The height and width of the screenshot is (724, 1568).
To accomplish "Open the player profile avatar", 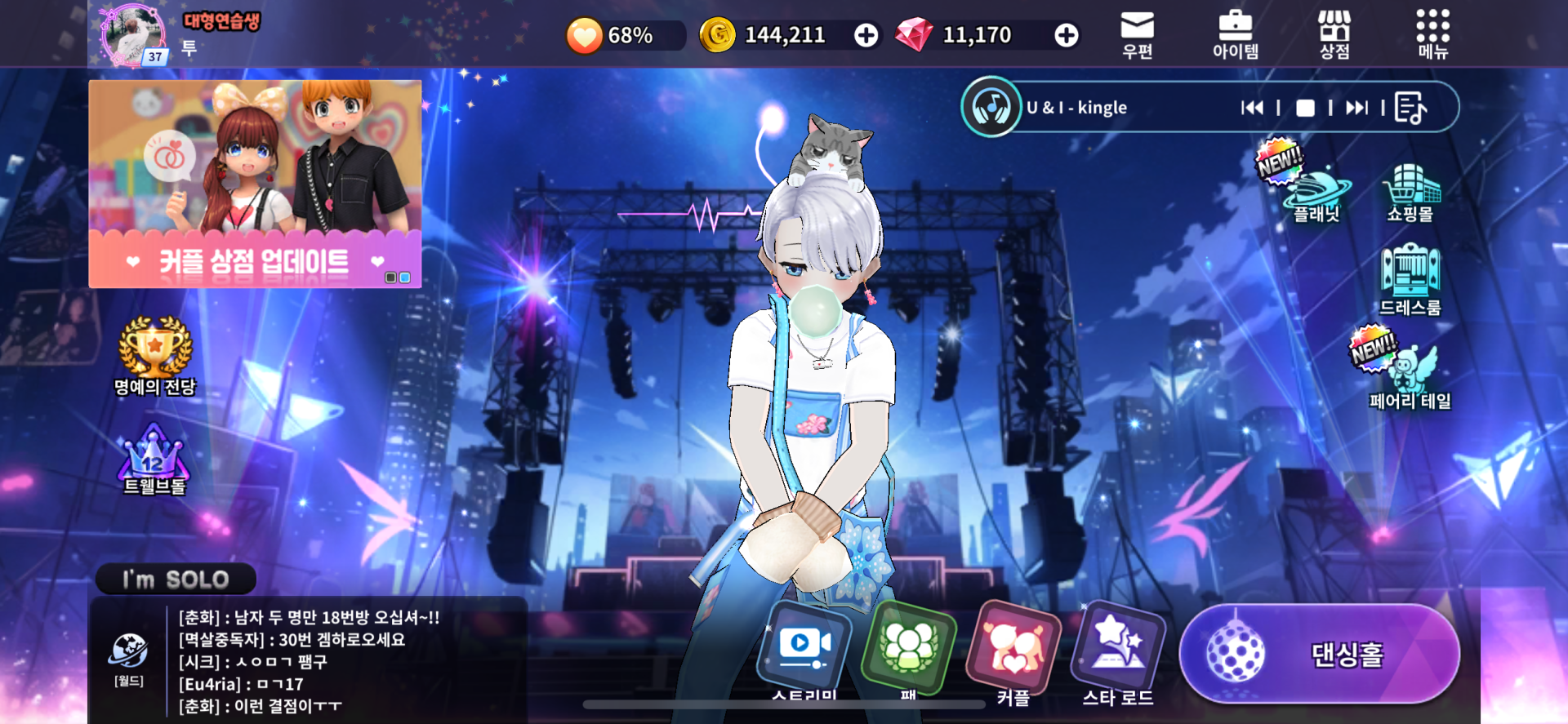I will click(x=133, y=35).
